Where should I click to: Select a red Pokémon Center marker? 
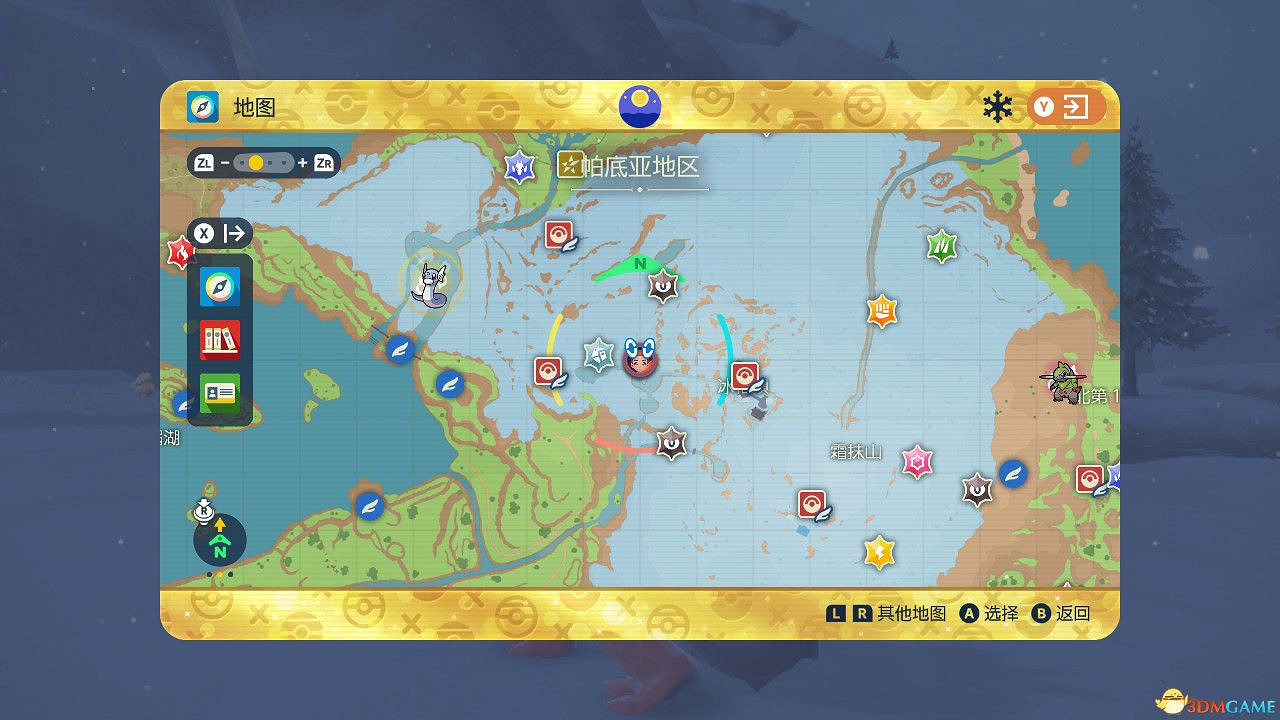point(556,232)
